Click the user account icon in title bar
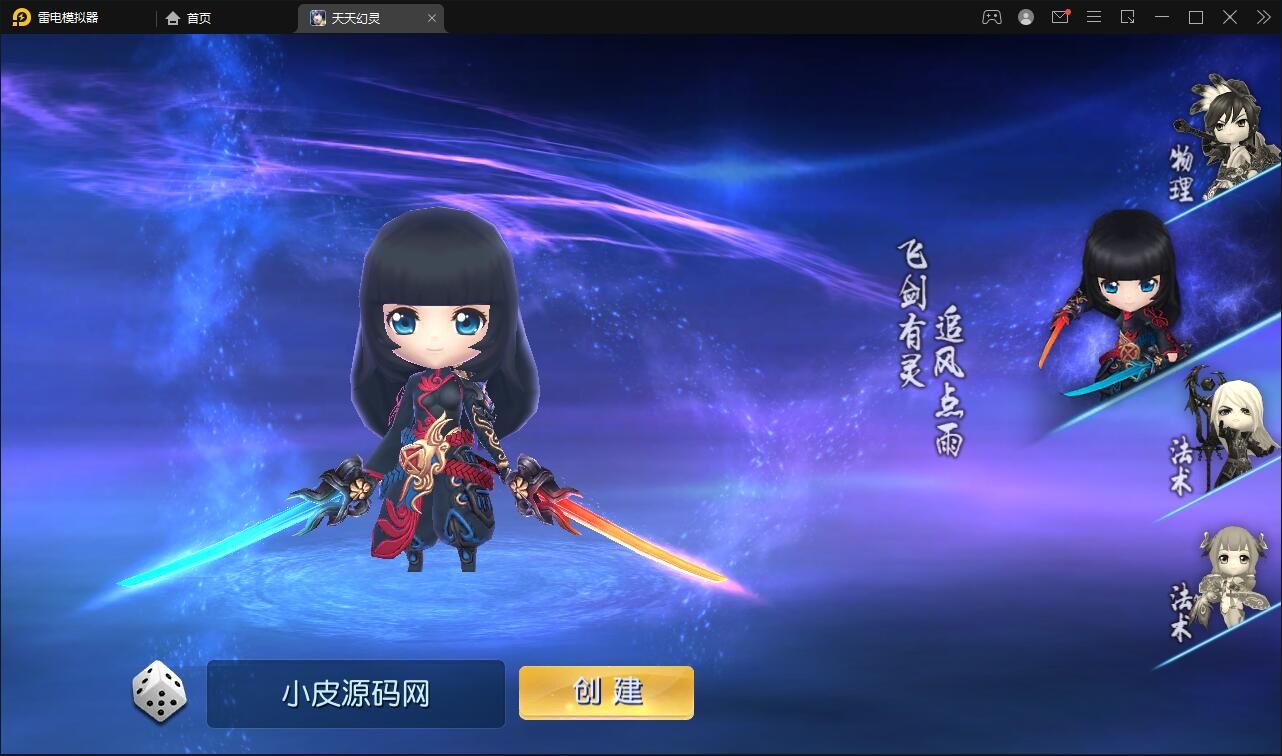1282x756 pixels. click(1026, 17)
